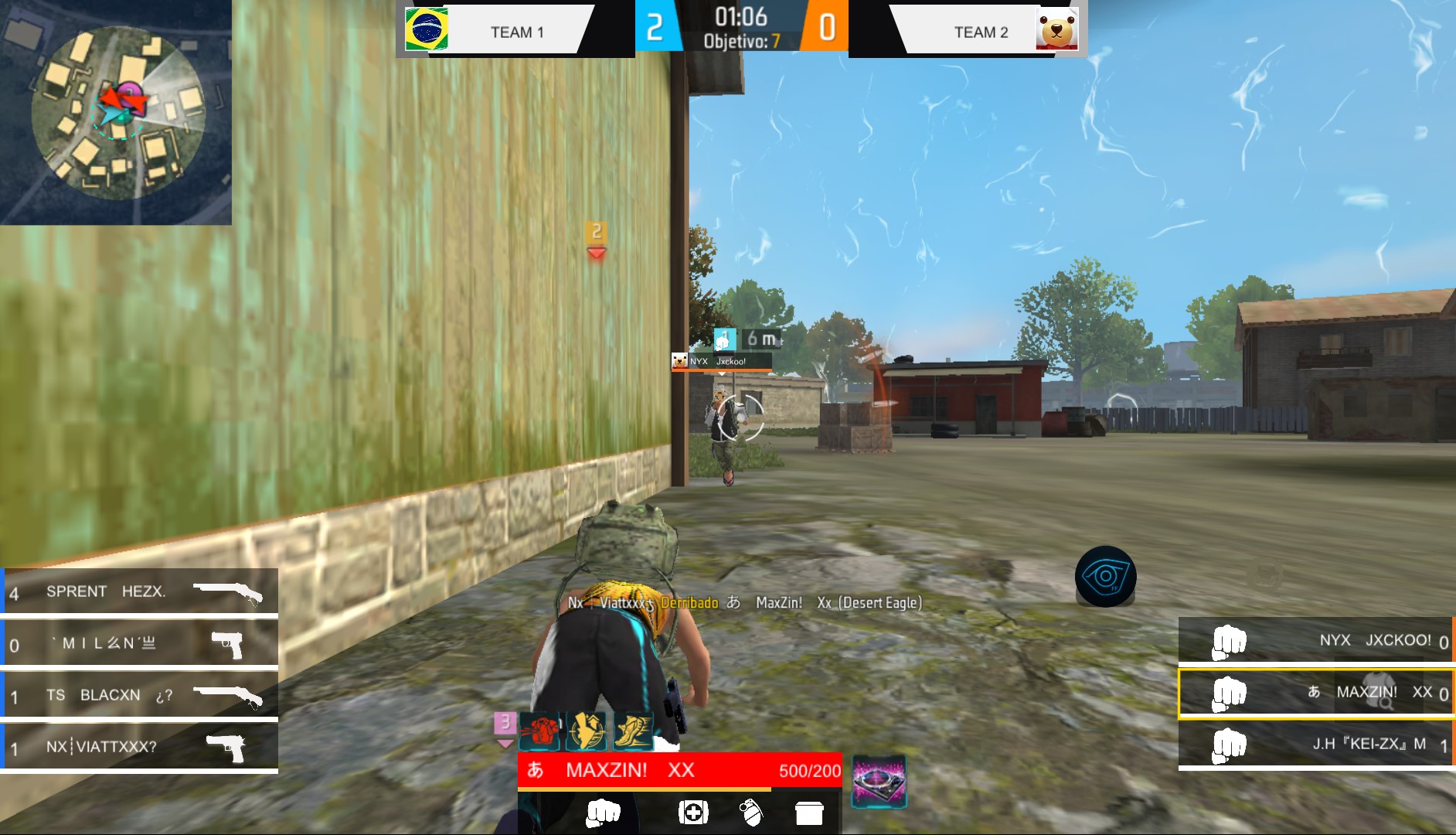1456x835 pixels.
Task: Use the med kit icon
Action: (x=693, y=813)
